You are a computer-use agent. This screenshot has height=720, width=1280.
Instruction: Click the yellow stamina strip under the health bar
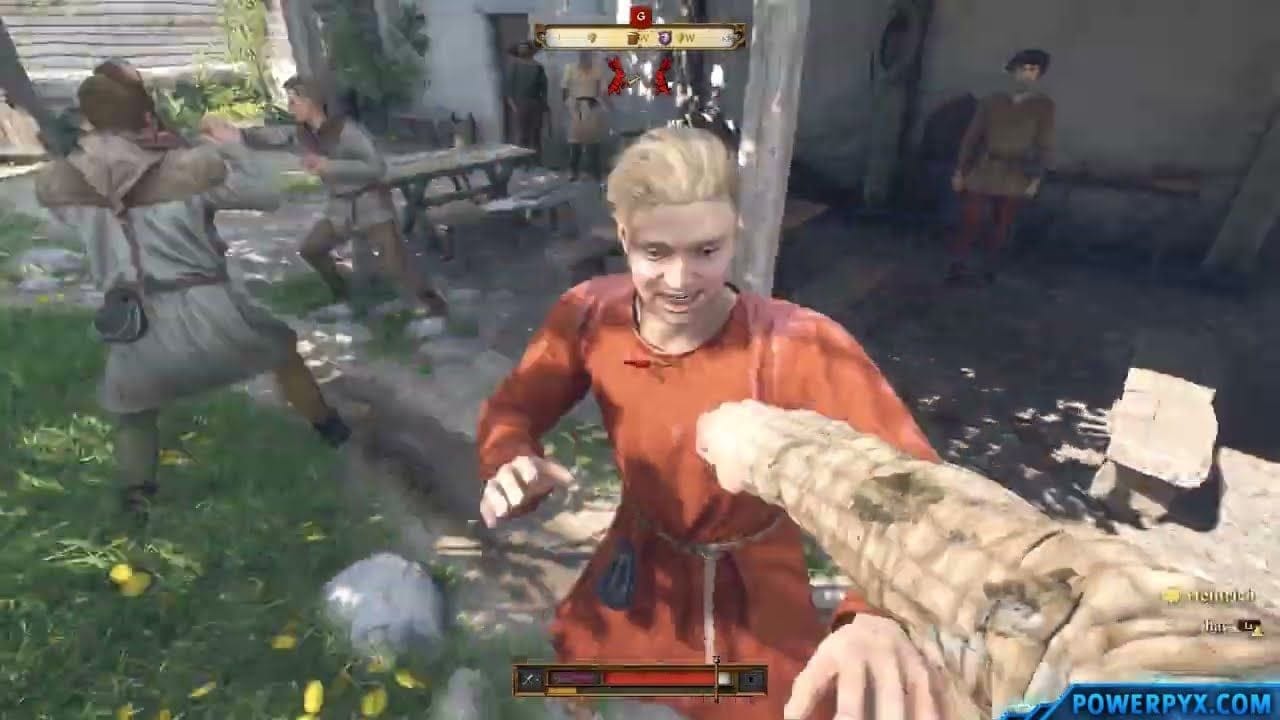click(x=561, y=690)
